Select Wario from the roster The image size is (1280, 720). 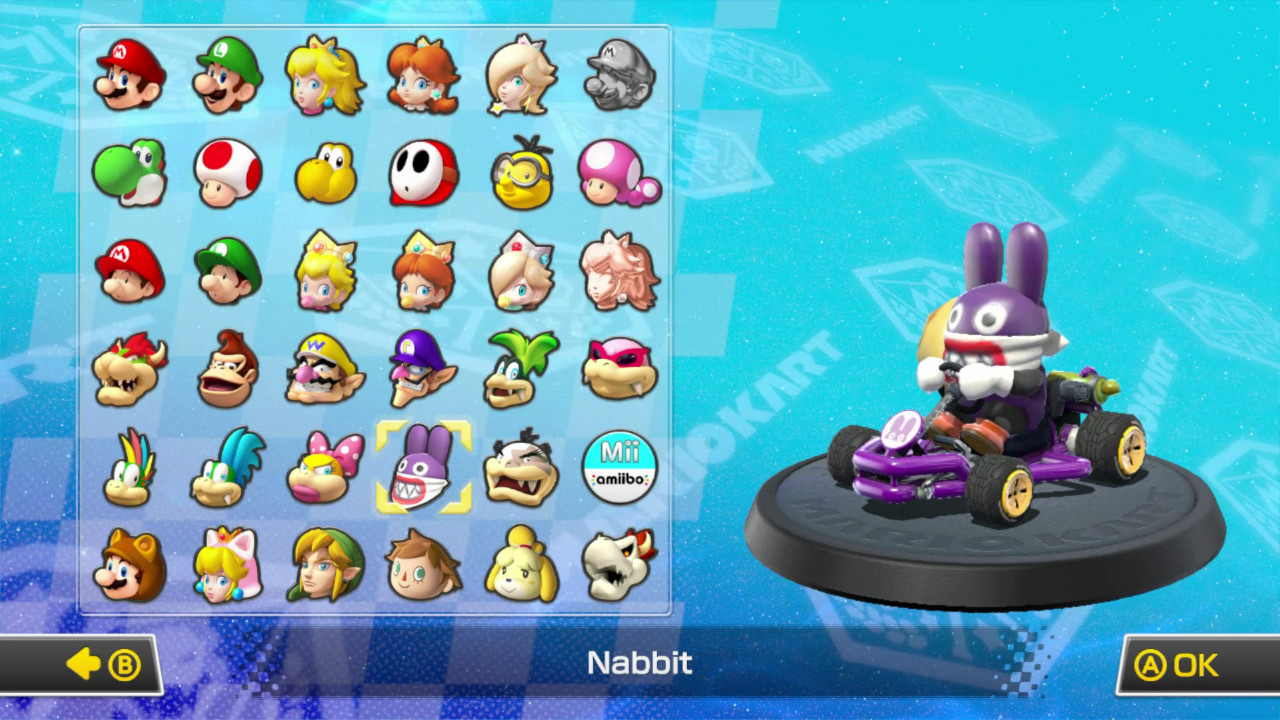tap(322, 366)
